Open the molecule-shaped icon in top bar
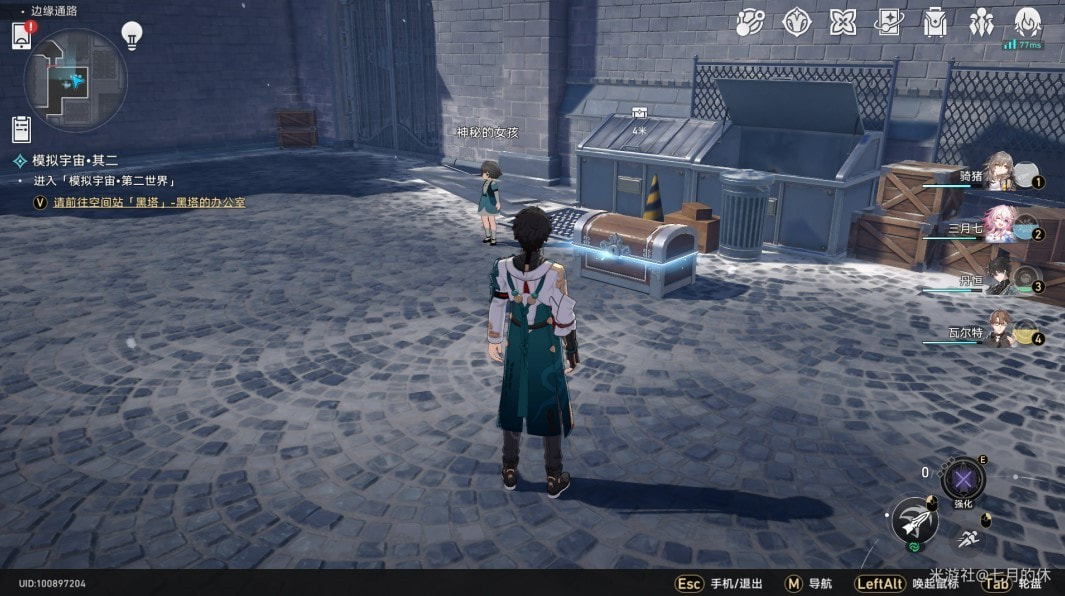Viewport: 1065px width, 596px height. click(751, 22)
